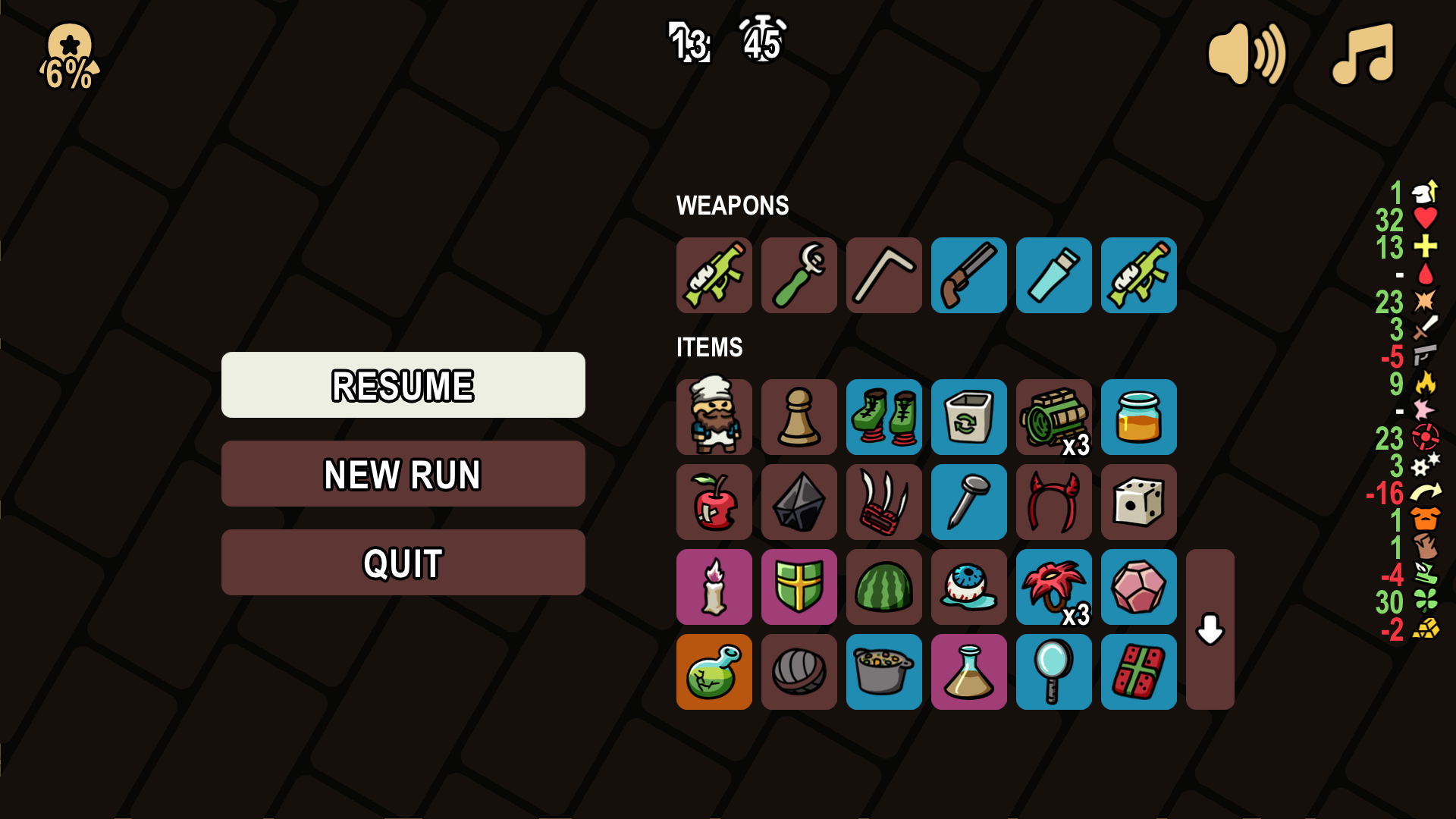Inspect the chess pawn item

pos(799,417)
